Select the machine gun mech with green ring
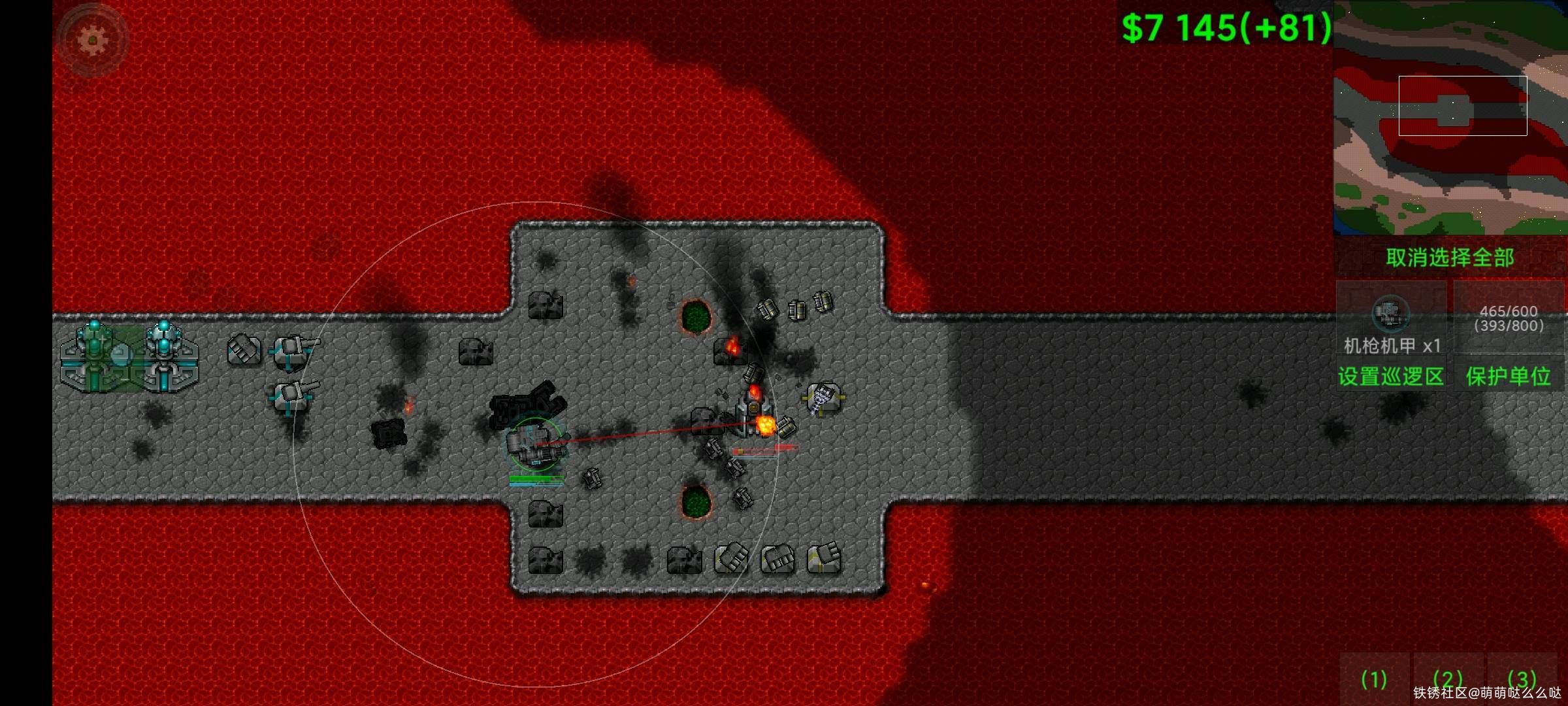 [x=535, y=445]
